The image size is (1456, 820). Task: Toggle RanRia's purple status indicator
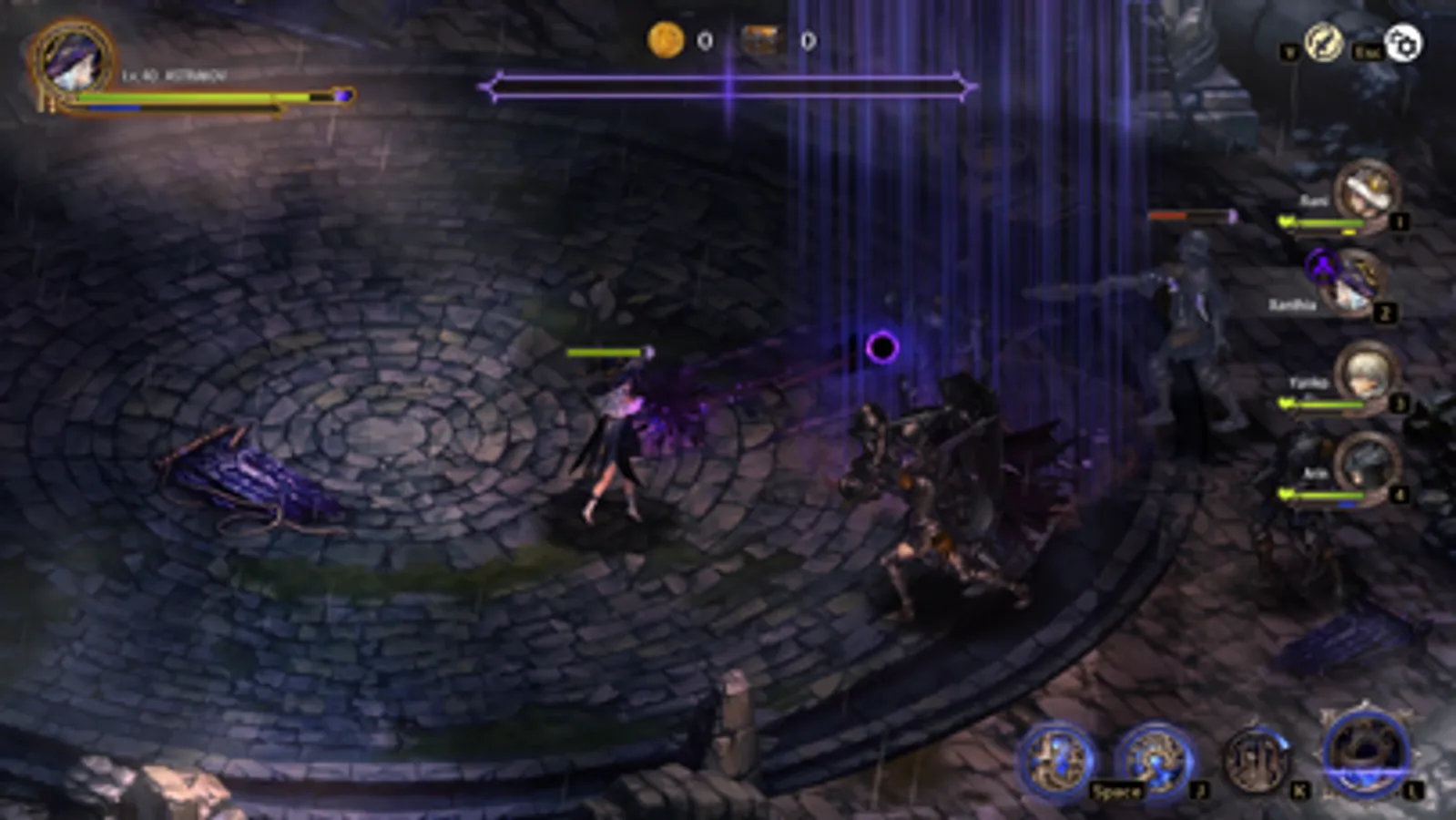[1324, 265]
